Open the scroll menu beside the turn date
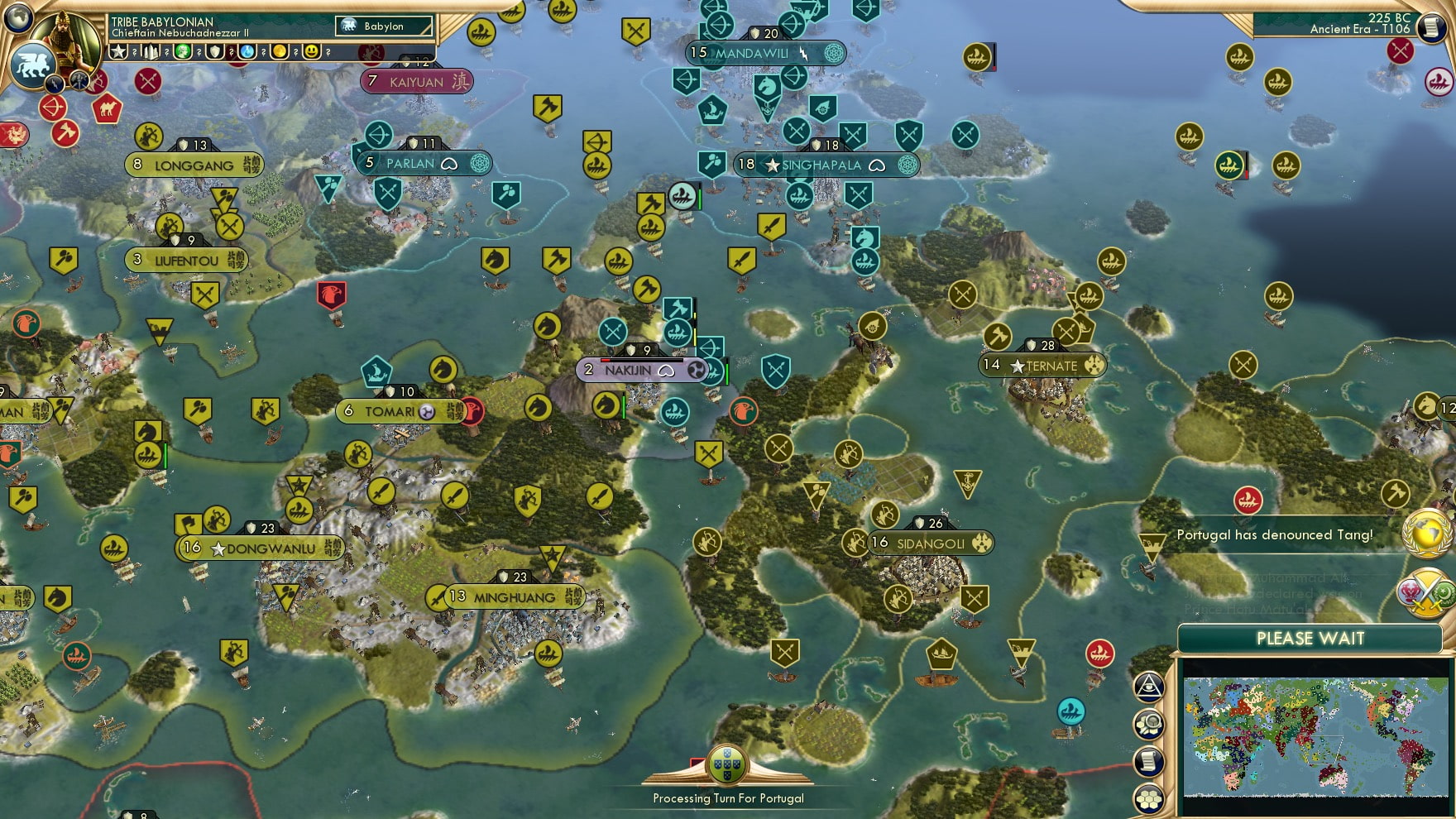 pyautogui.click(x=1430, y=26)
